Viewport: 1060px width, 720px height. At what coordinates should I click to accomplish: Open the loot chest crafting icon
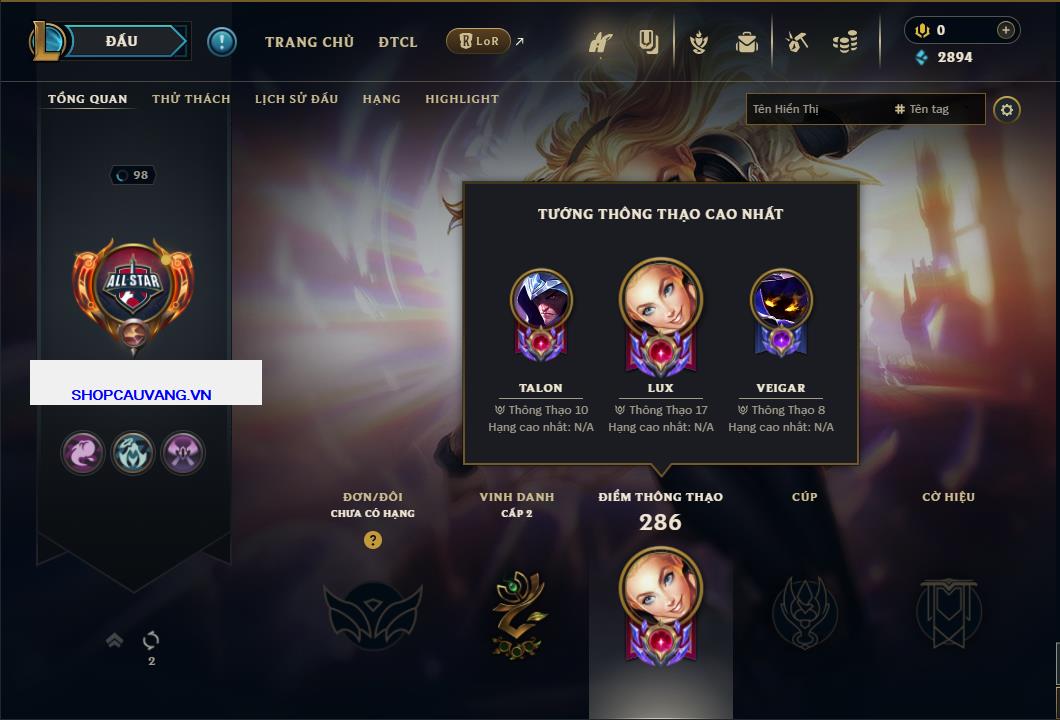coord(796,42)
